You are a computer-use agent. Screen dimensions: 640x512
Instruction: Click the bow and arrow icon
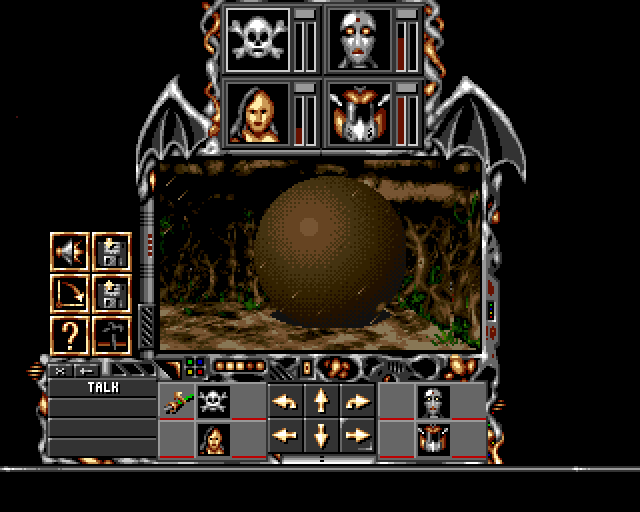click(70, 294)
